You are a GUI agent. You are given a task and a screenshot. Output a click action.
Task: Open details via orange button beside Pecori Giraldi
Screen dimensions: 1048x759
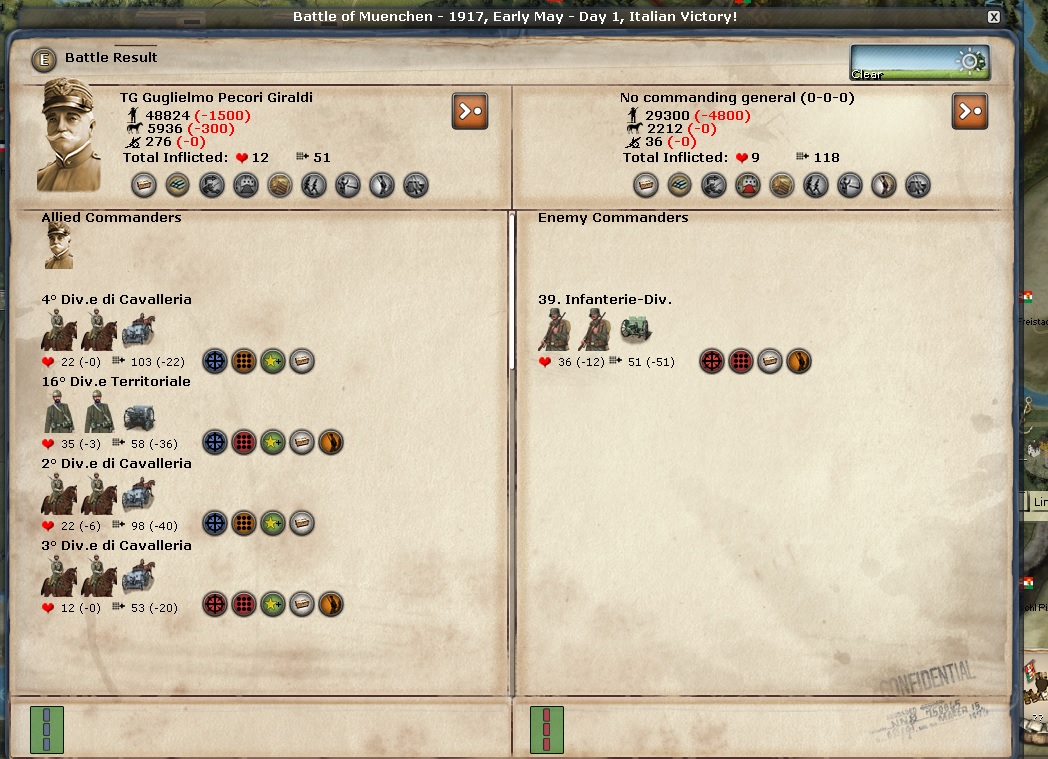(x=470, y=111)
